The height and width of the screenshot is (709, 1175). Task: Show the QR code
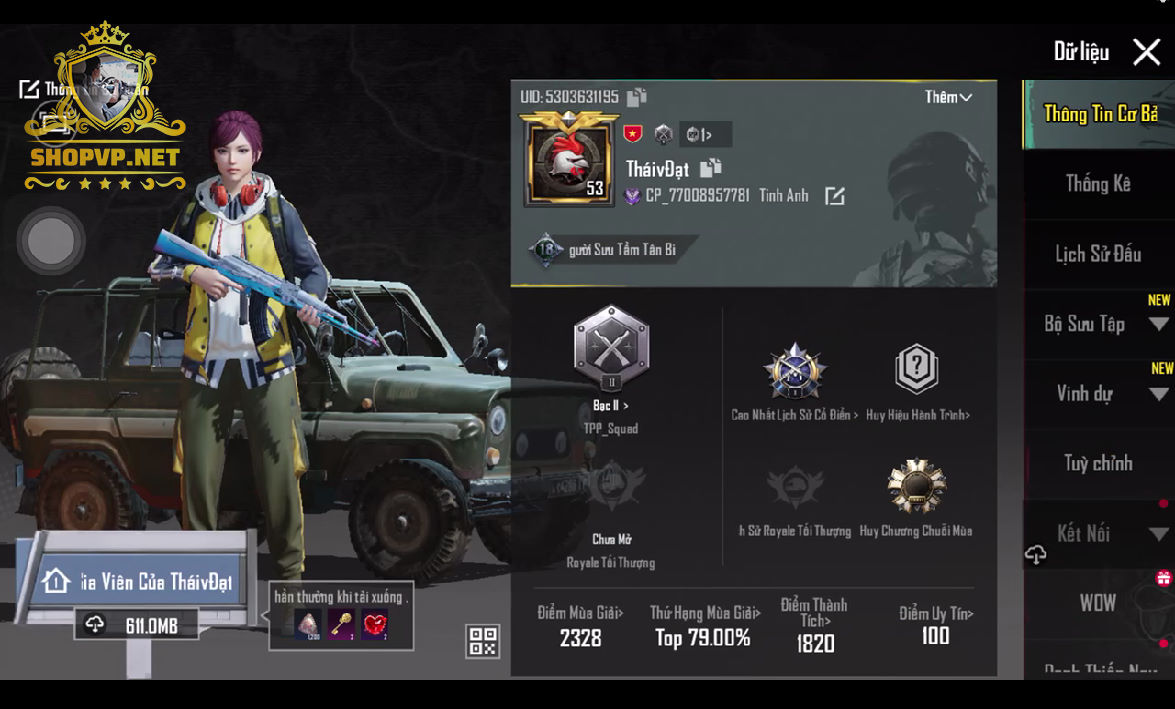tap(482, 641)
